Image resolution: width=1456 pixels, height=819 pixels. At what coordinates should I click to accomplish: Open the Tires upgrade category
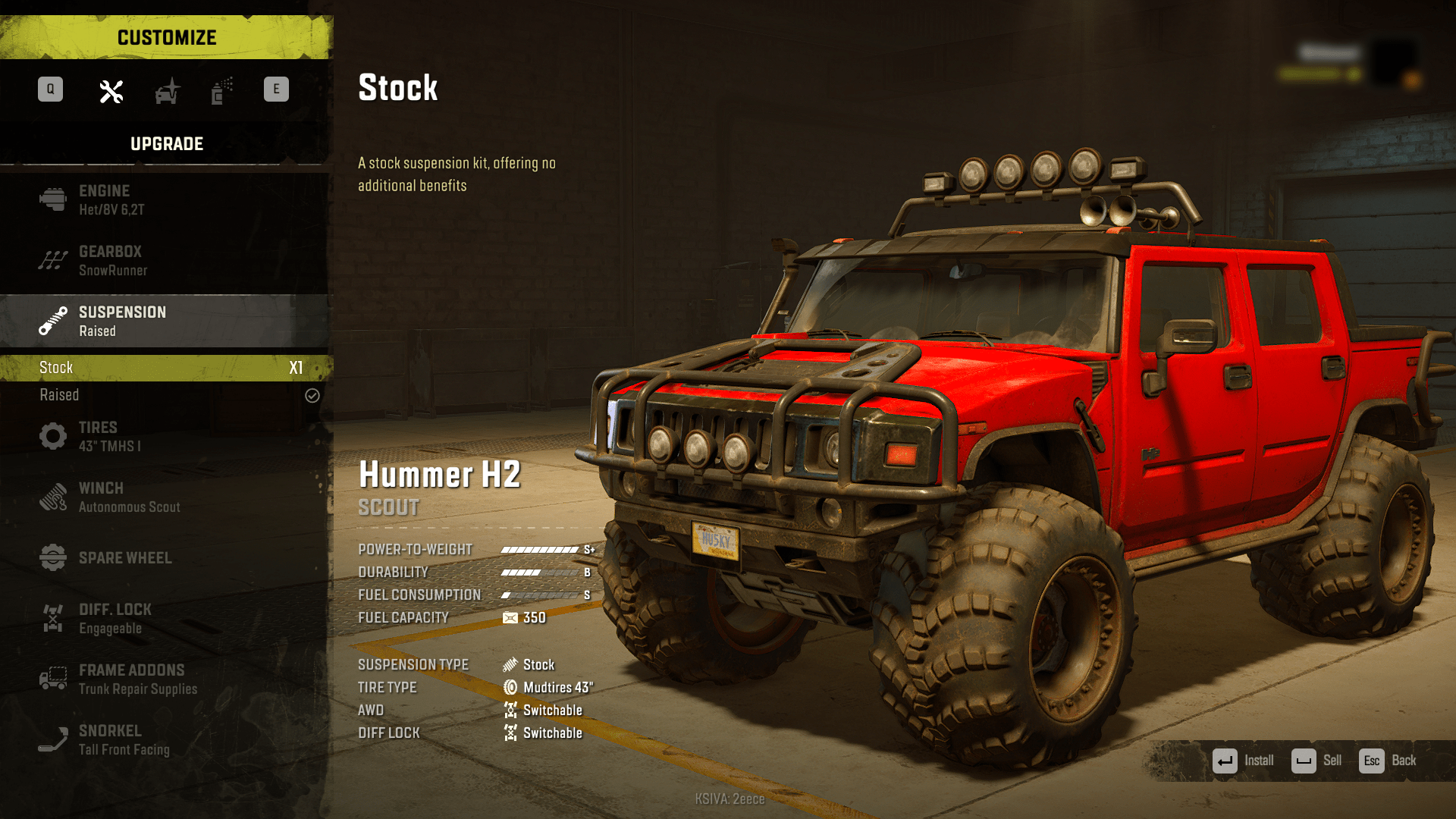165,437
